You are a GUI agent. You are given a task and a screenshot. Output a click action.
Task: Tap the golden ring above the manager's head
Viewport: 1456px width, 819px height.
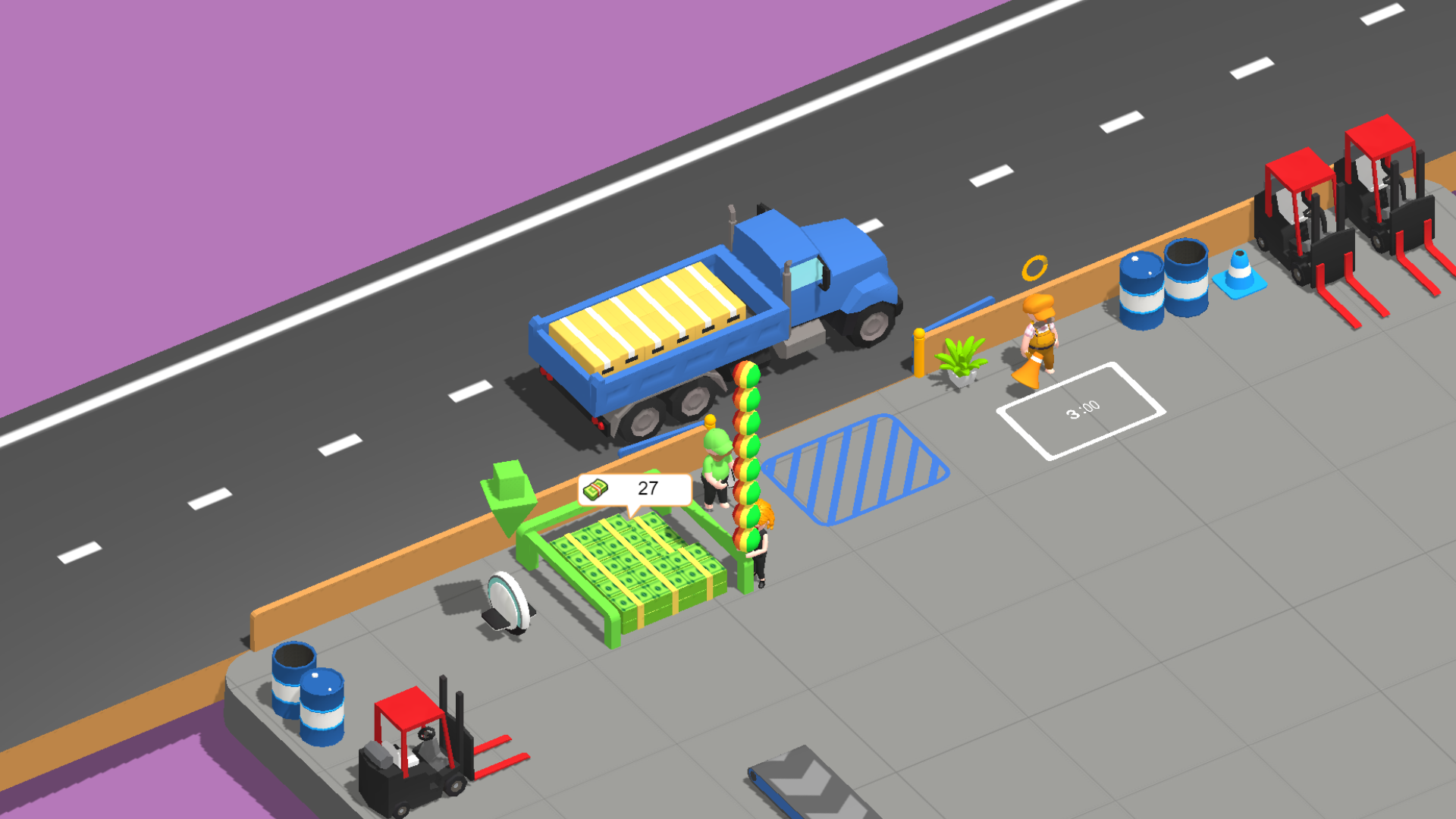coord(1036,266)
